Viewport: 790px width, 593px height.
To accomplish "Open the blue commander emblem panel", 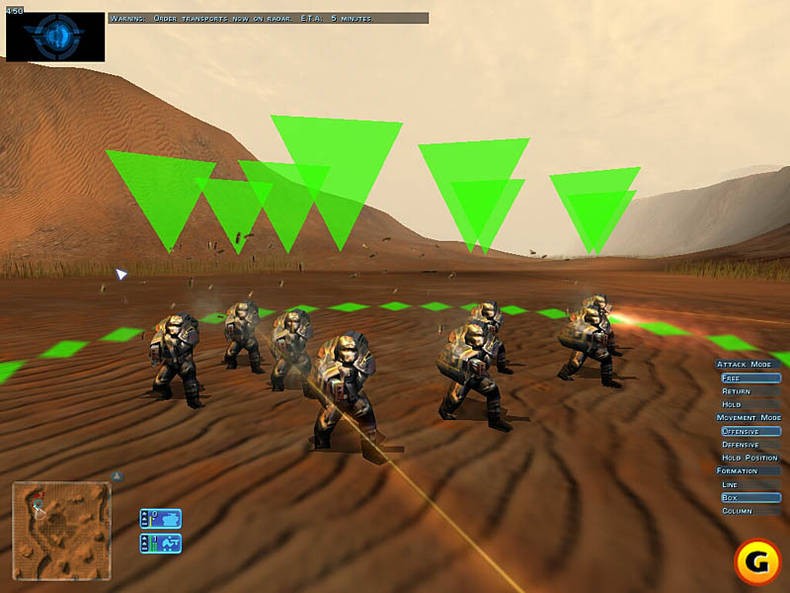I will (x=55, y=36).
